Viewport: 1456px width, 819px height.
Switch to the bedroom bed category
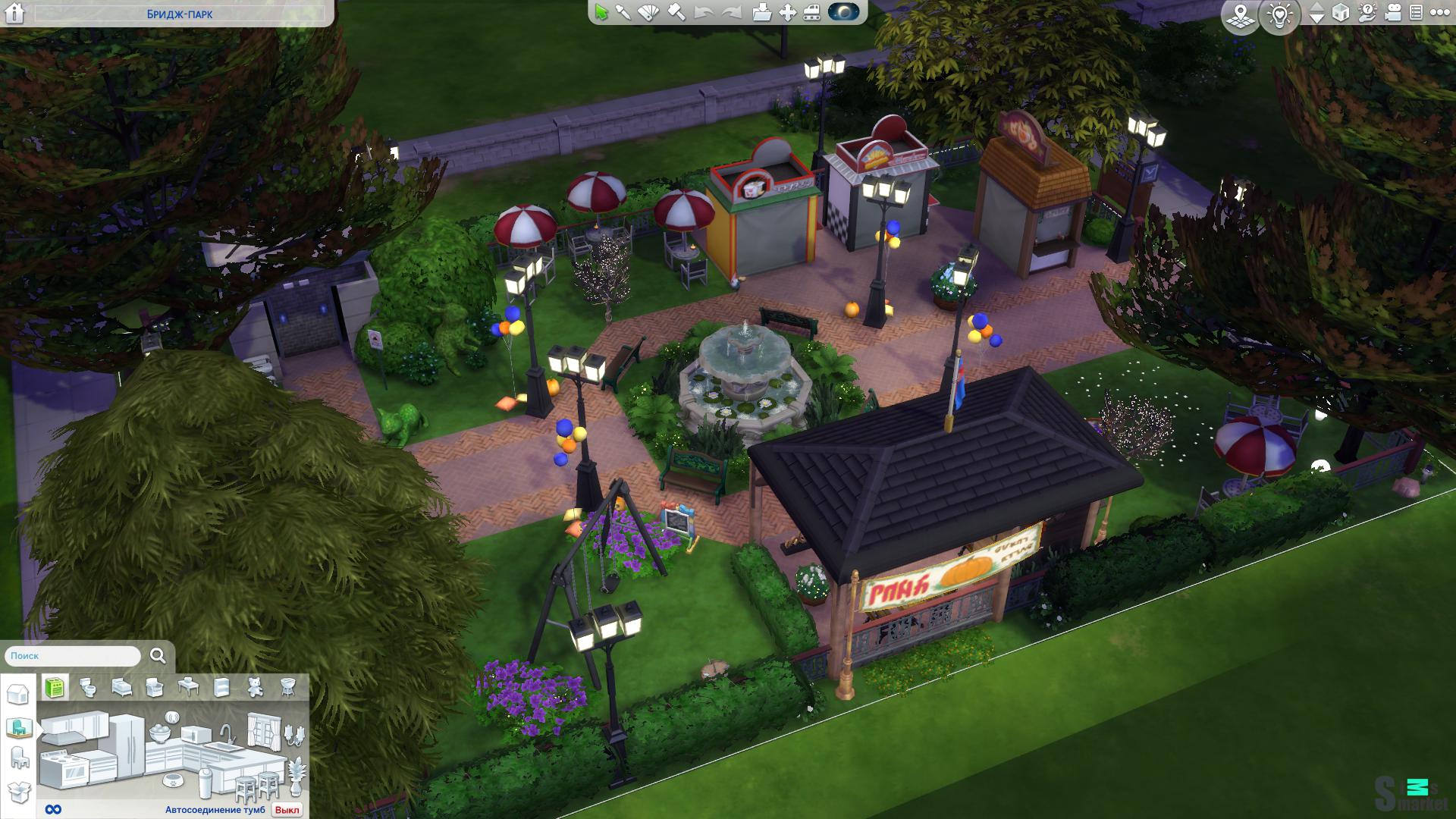pos(121,687)
